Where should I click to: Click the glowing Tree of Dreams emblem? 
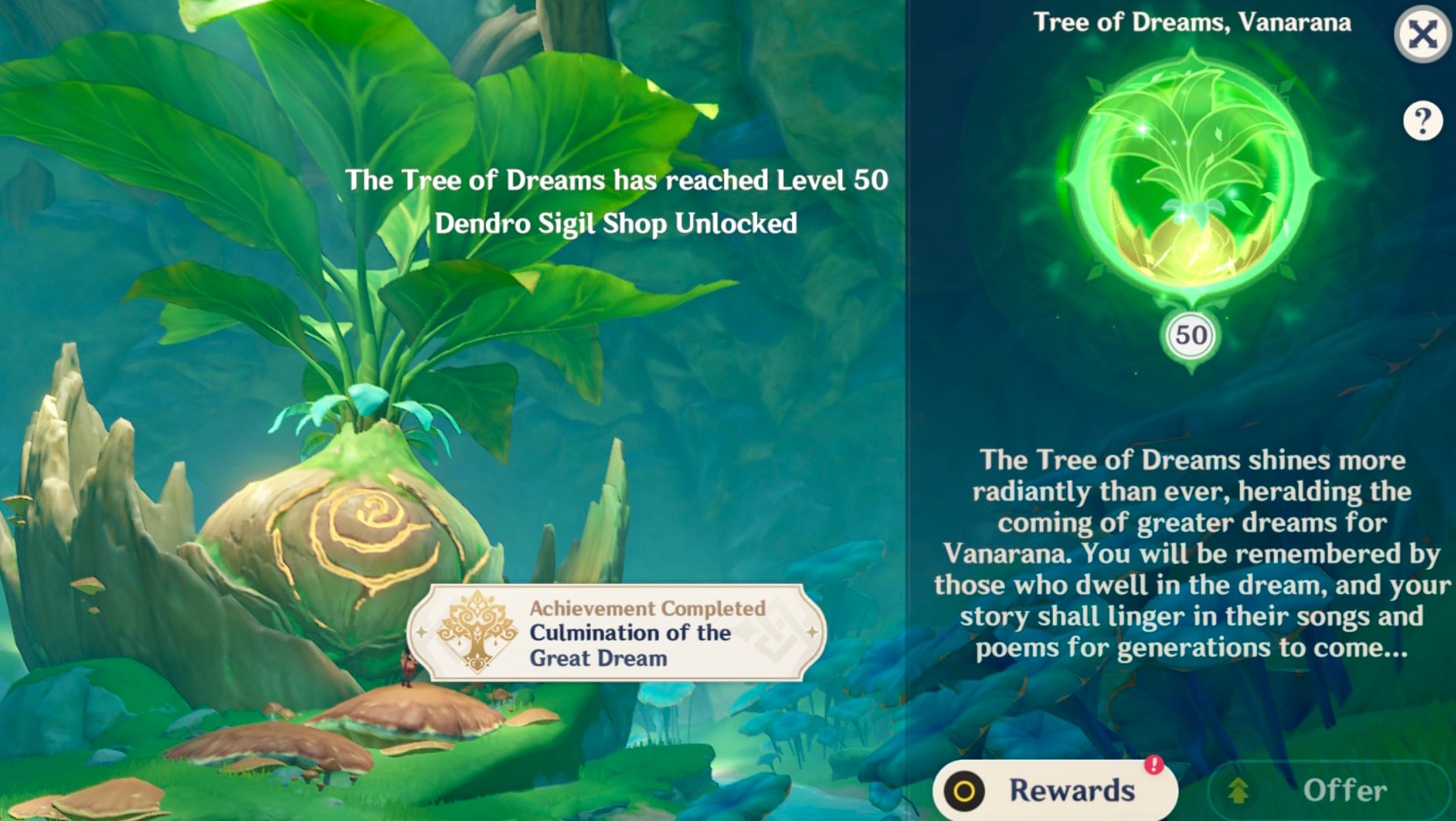click(x=1191, y=181)
